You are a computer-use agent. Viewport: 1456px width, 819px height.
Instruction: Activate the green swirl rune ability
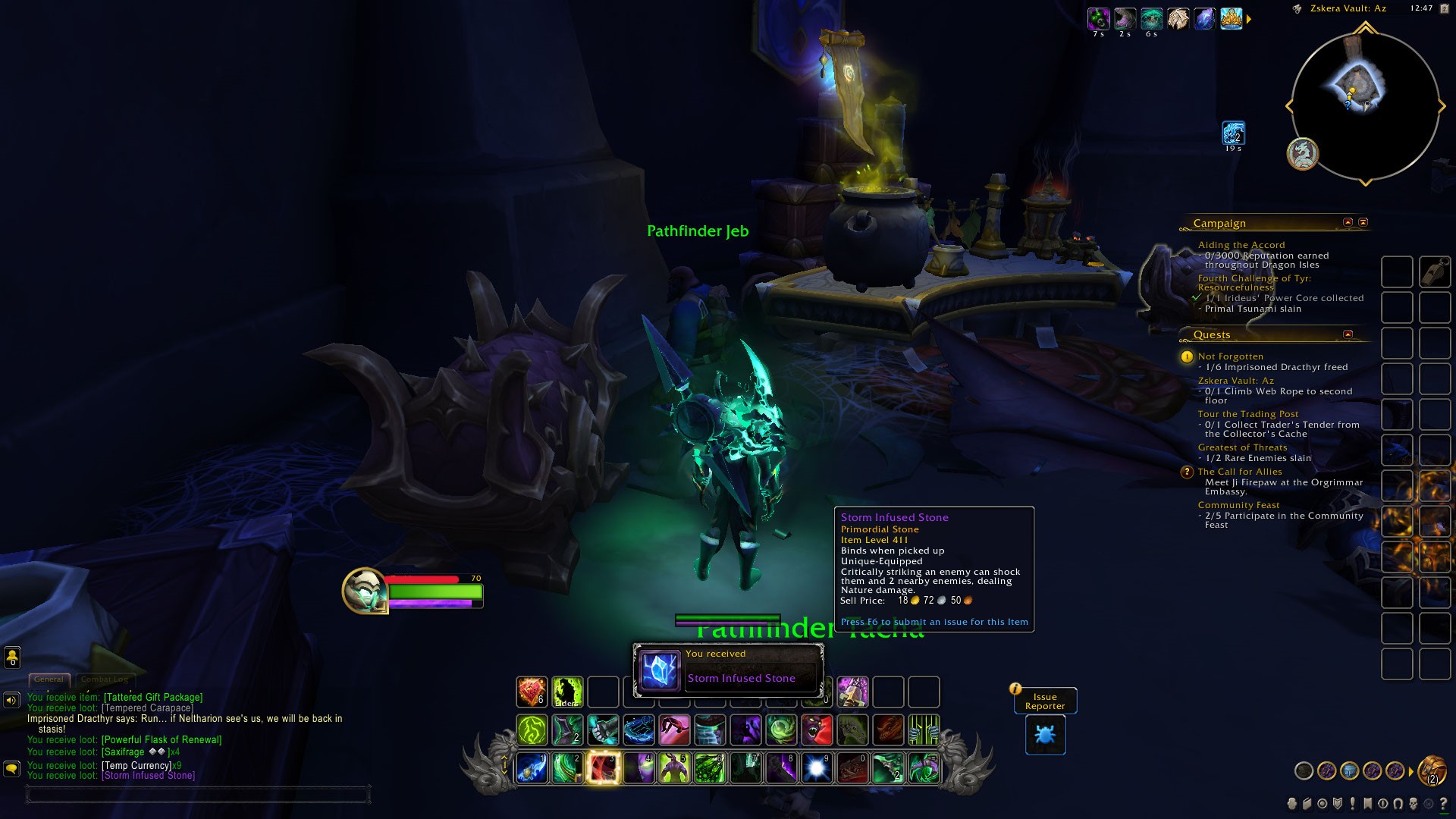click(x=532, y=730)
